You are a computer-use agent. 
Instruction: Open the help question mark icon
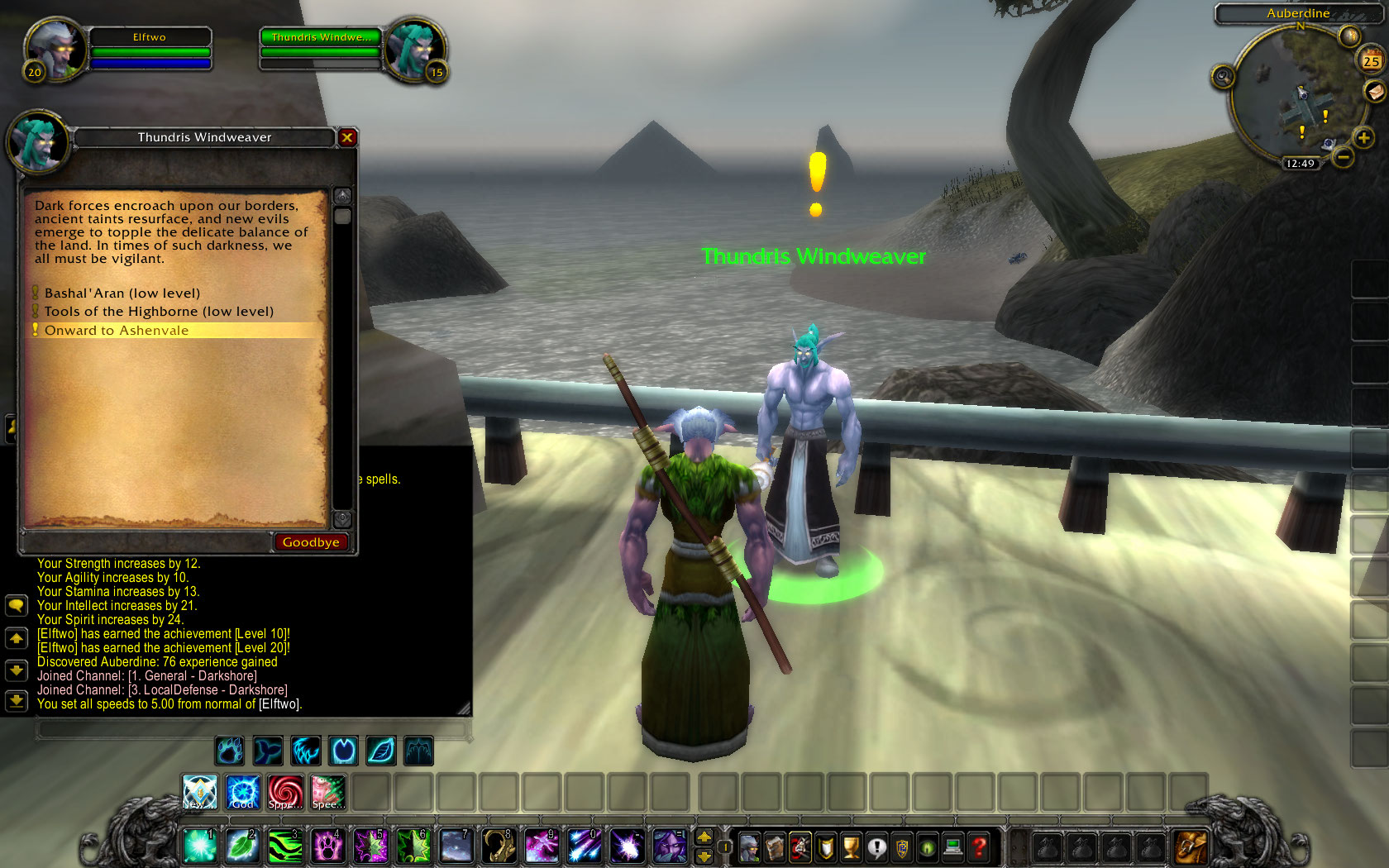point(978,847)
